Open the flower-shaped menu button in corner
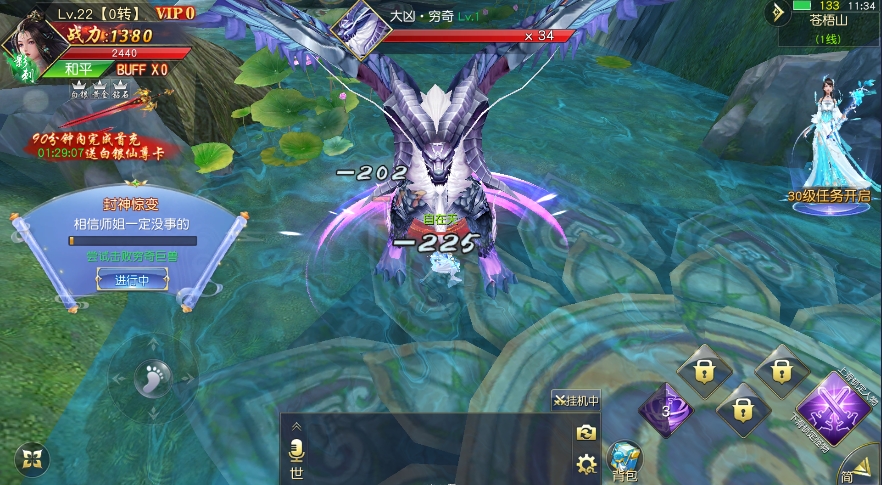This screenshot has width=882, height=485. click(33, 459)
